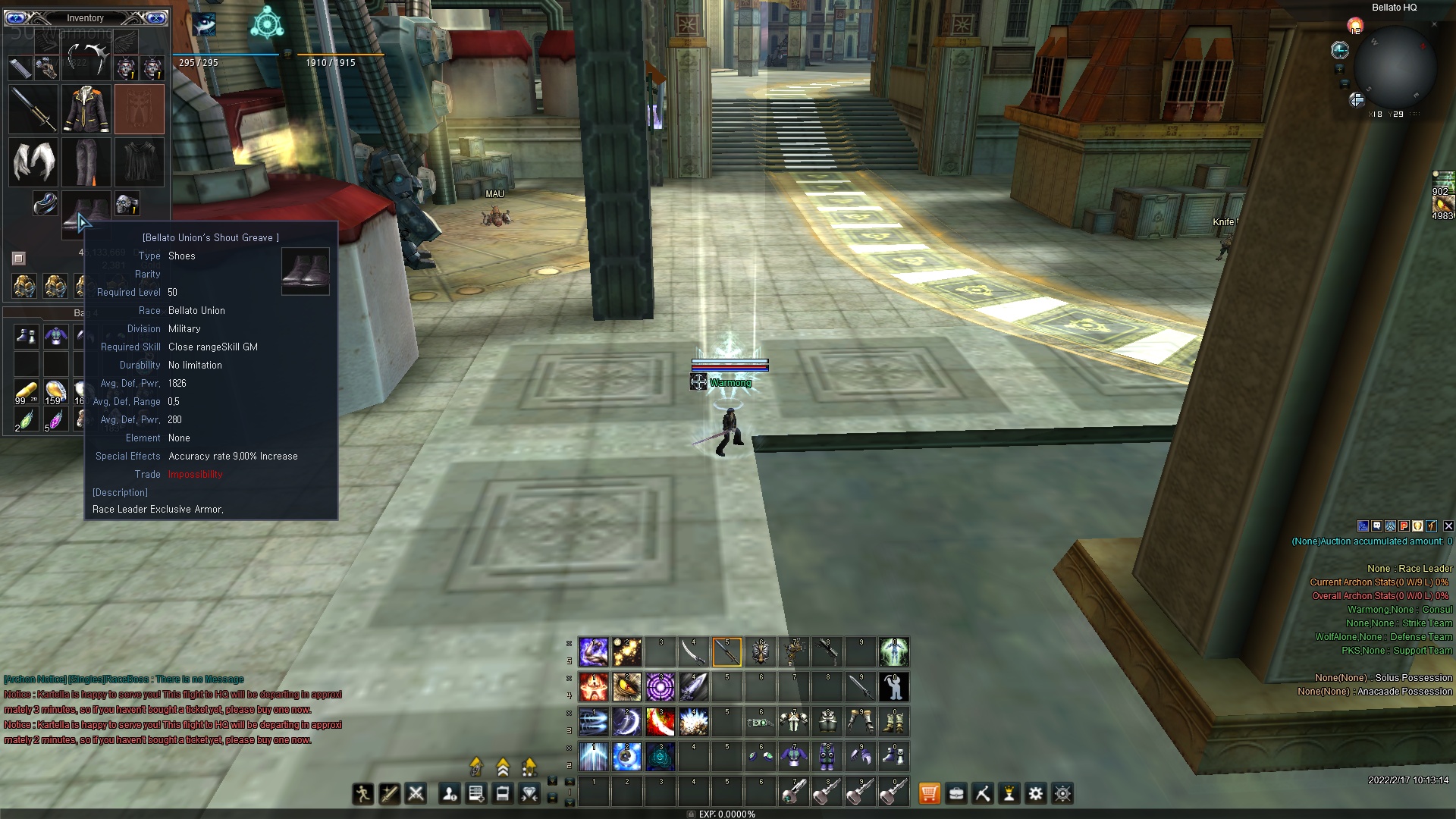Close the minimap with its X
Screen dimensions: 1456x819
1434,24
